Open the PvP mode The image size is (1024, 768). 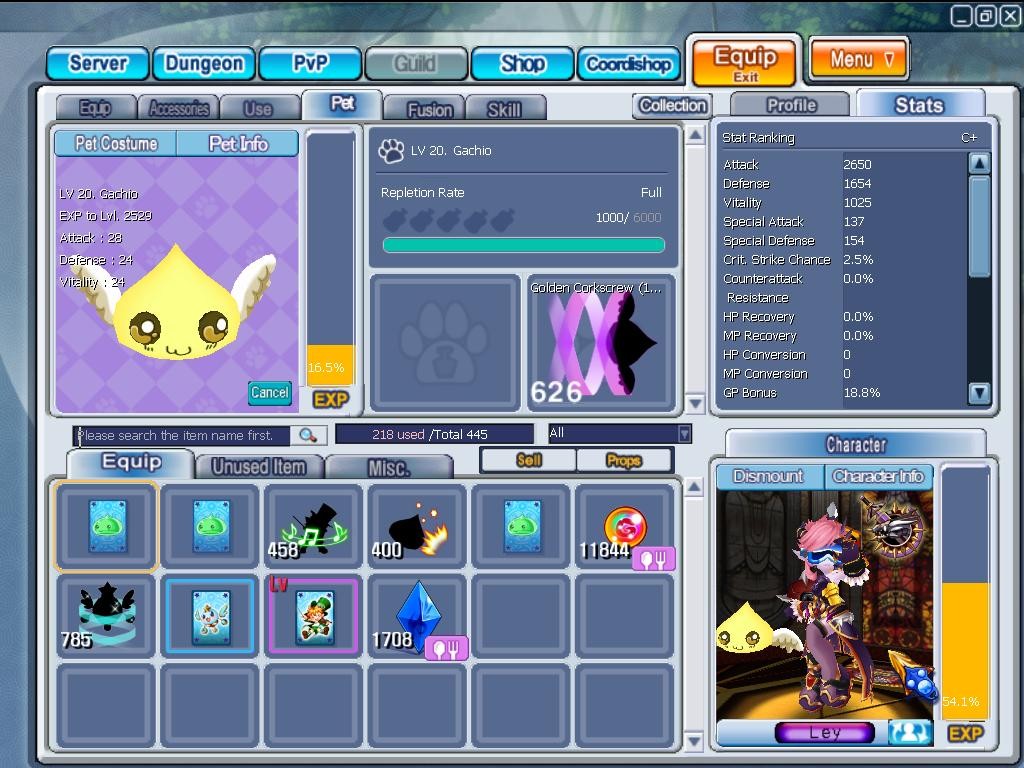click(x=310, y=63)
